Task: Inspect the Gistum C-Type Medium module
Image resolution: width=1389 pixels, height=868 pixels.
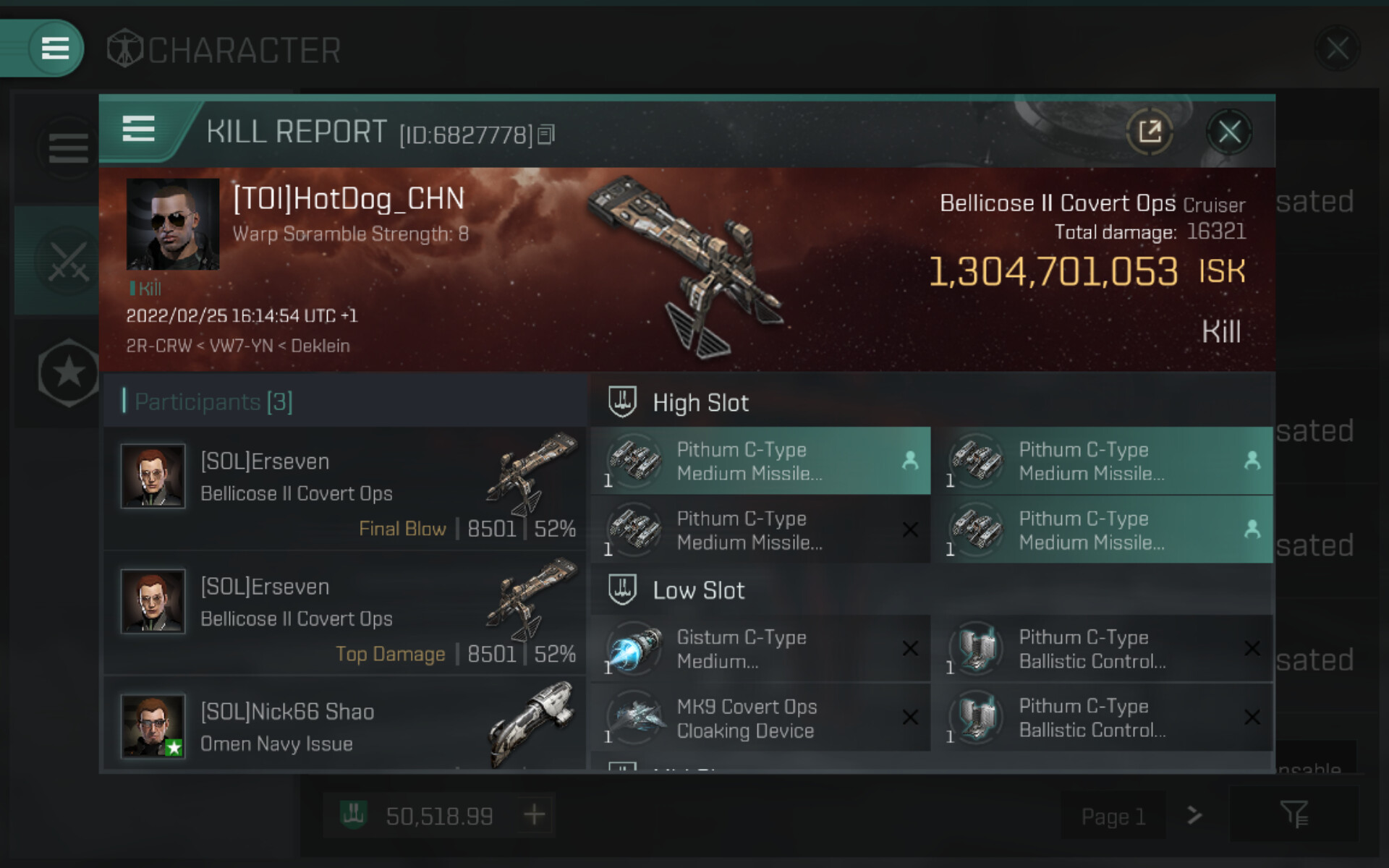Action: click(760, 649)
